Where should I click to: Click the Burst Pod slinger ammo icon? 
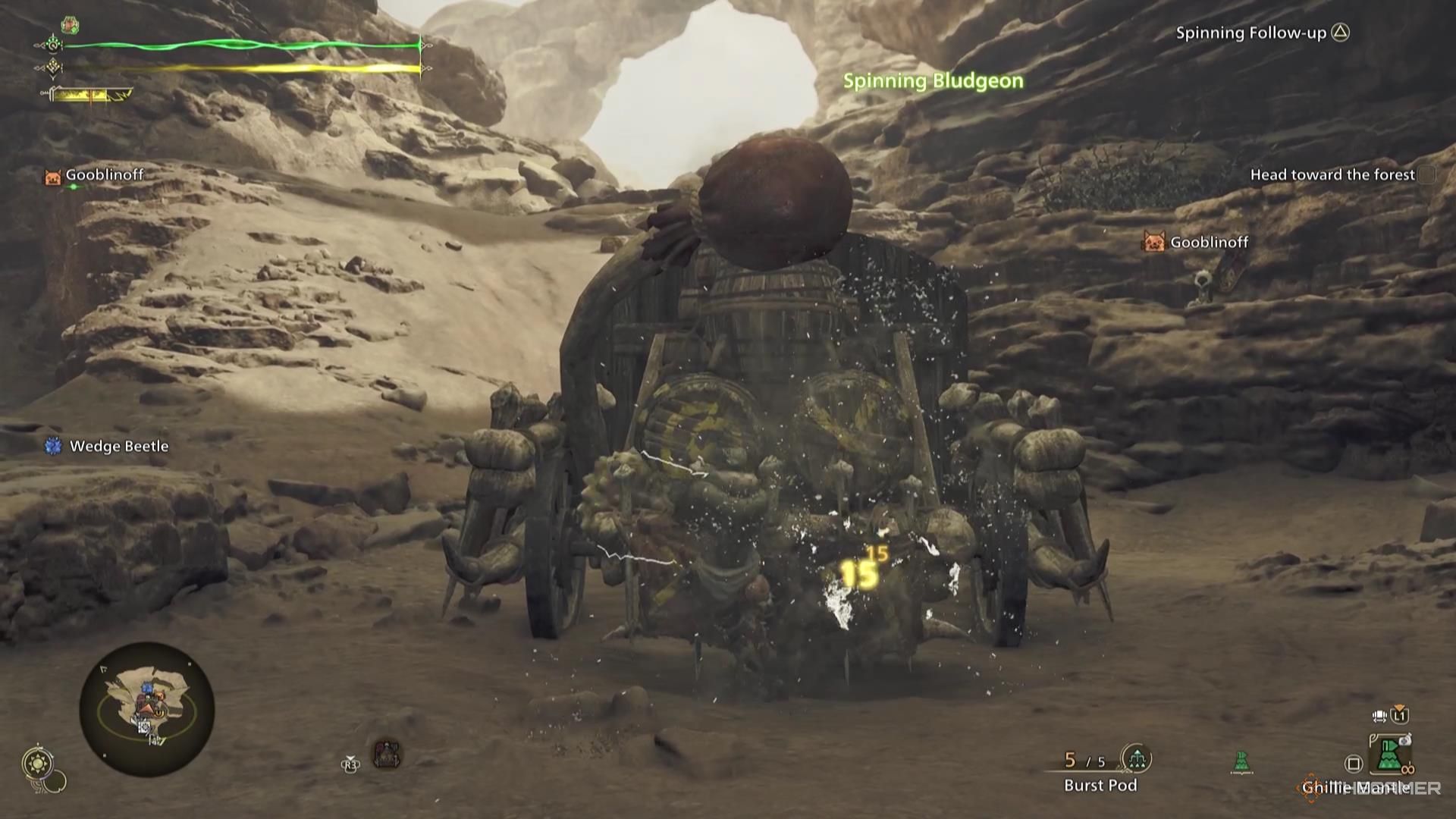click(x=1137, y=758)
